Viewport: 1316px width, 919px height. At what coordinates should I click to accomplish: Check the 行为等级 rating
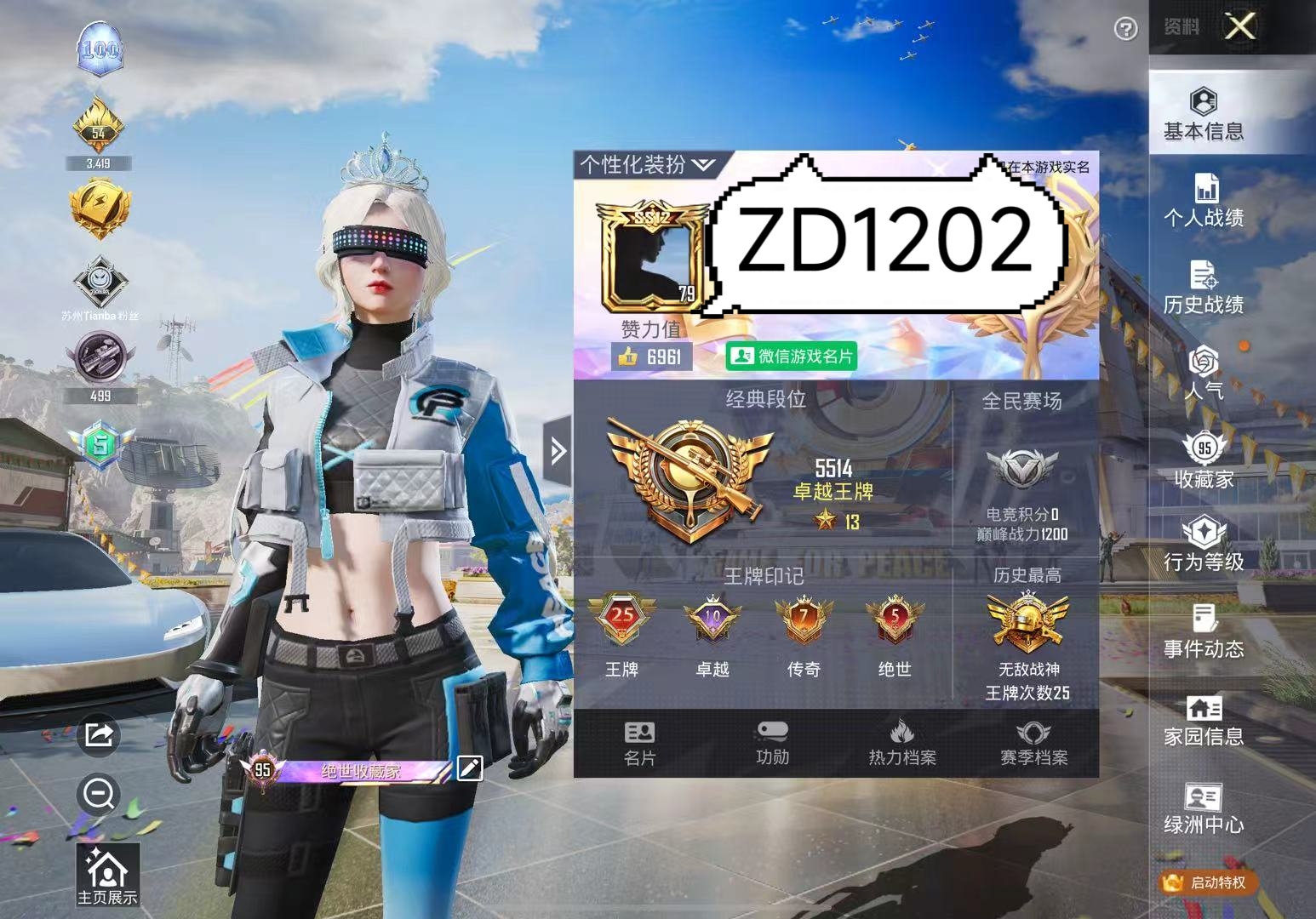click(x=1203, y=547)
